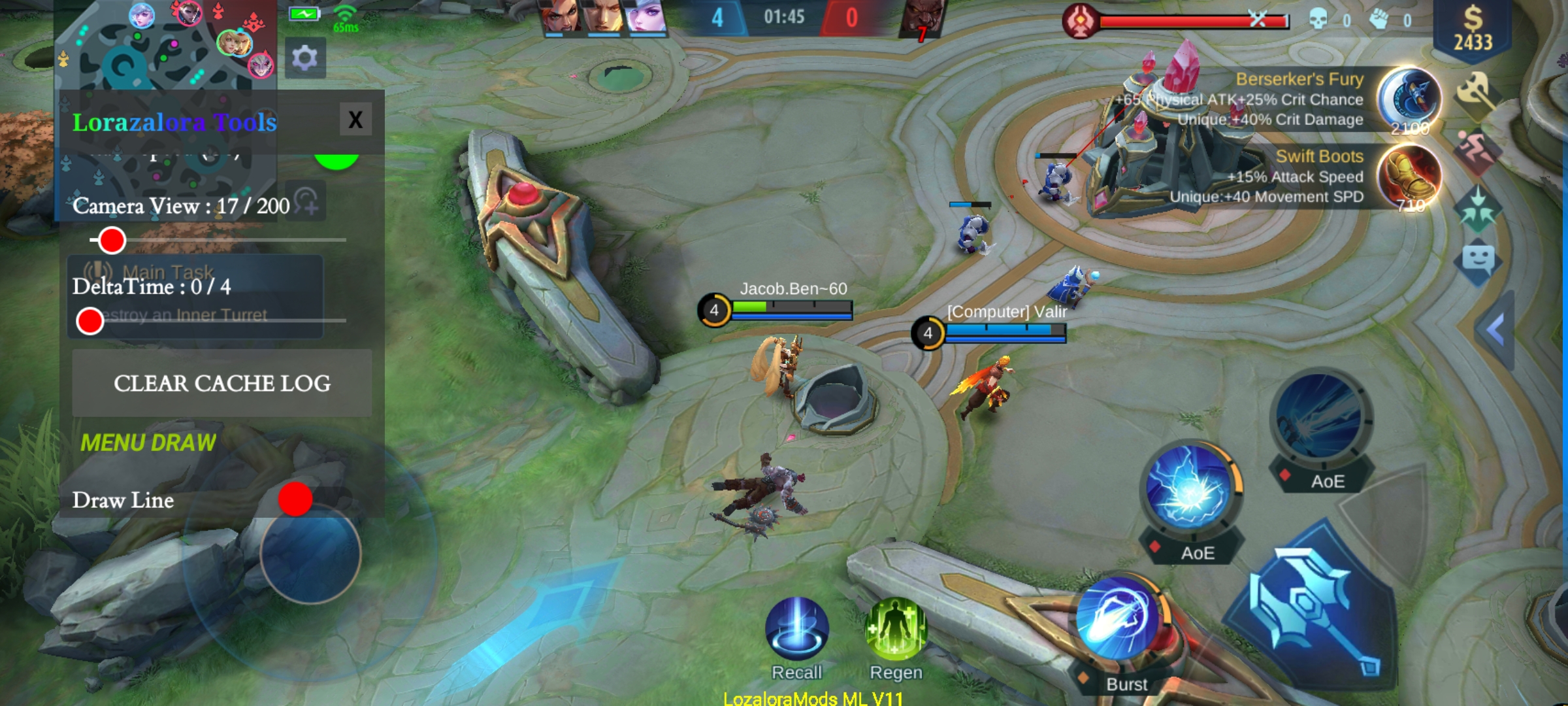1568x706 pixels.
Task: Purchase the Swift Boots recommended item
Action: tap(1409, 175)
